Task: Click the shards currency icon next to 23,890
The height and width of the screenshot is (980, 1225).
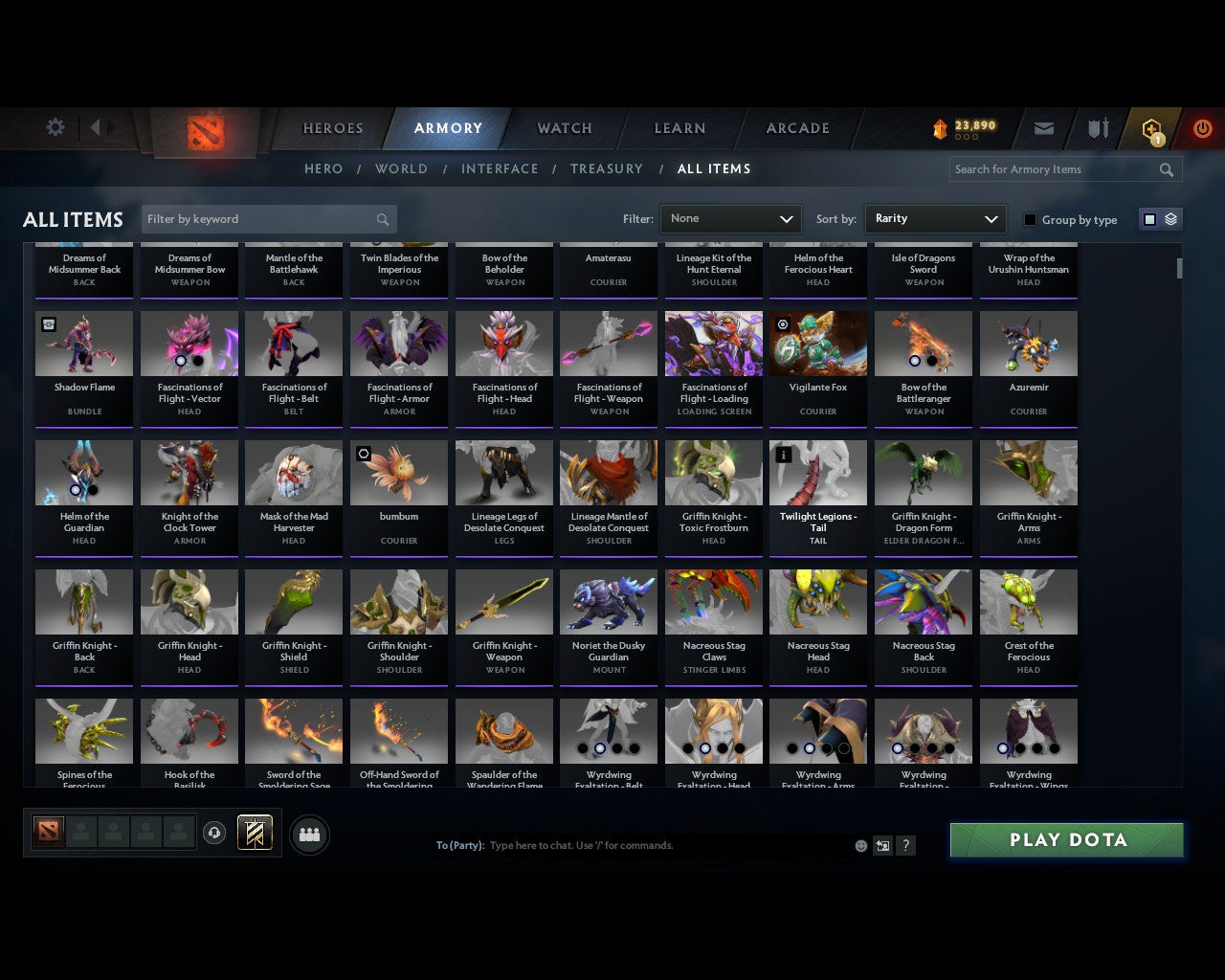Action: click(x=940, y=125)
